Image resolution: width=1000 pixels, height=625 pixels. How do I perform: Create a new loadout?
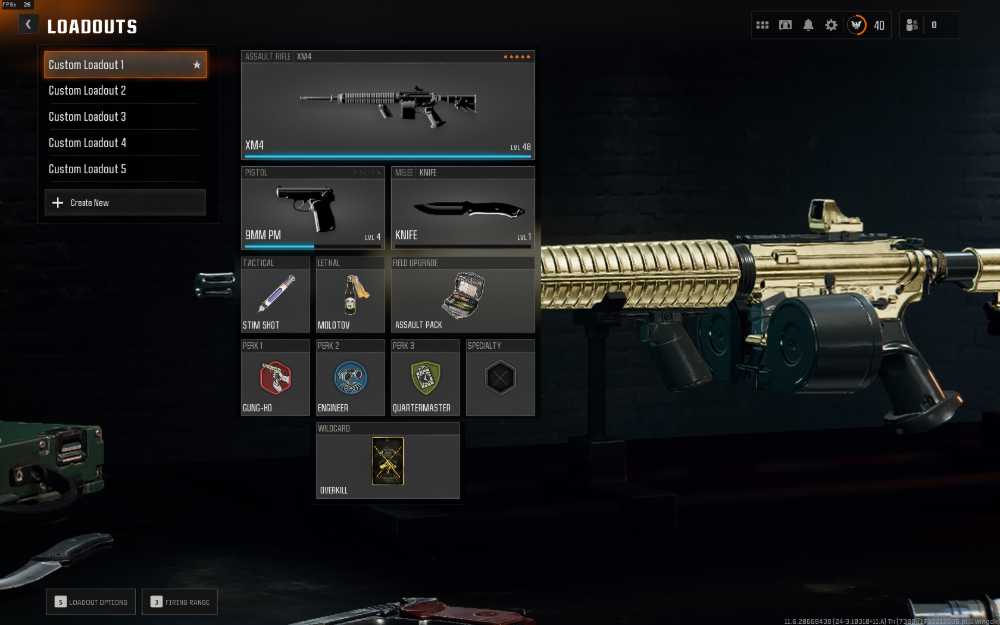click(125, 203)
